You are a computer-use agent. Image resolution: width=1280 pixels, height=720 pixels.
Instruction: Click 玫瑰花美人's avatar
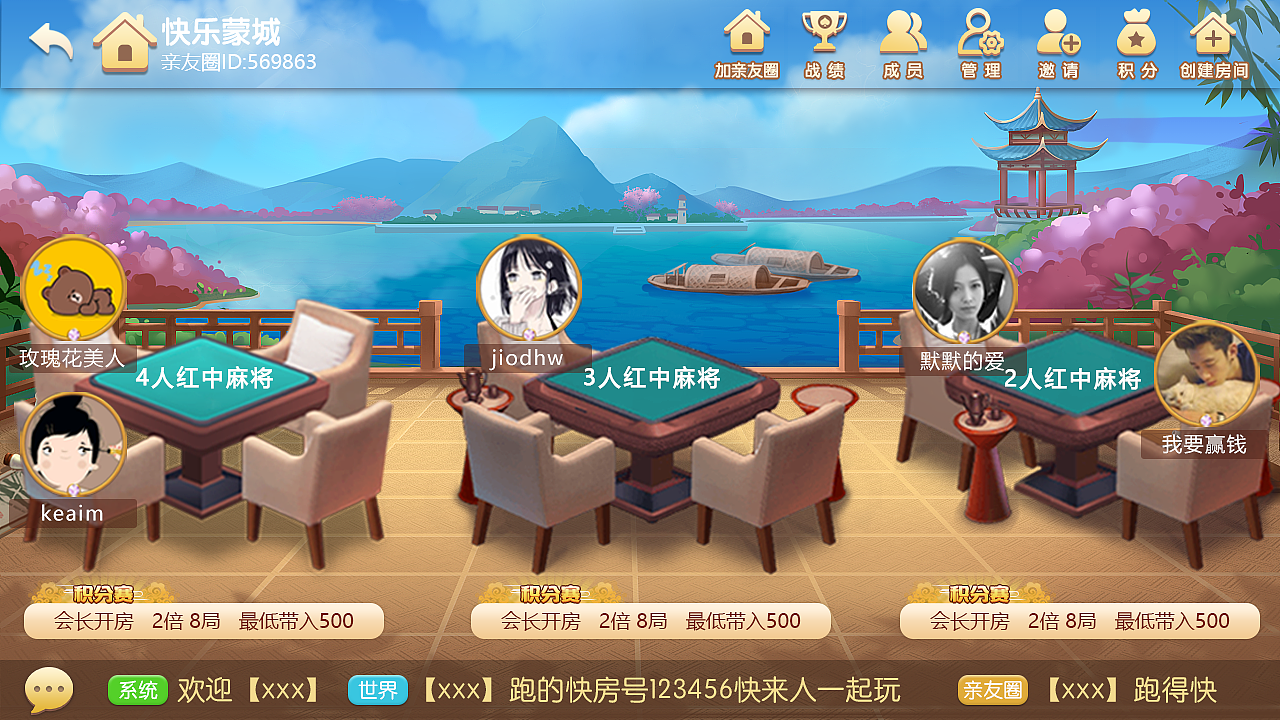tap(71, 290)
